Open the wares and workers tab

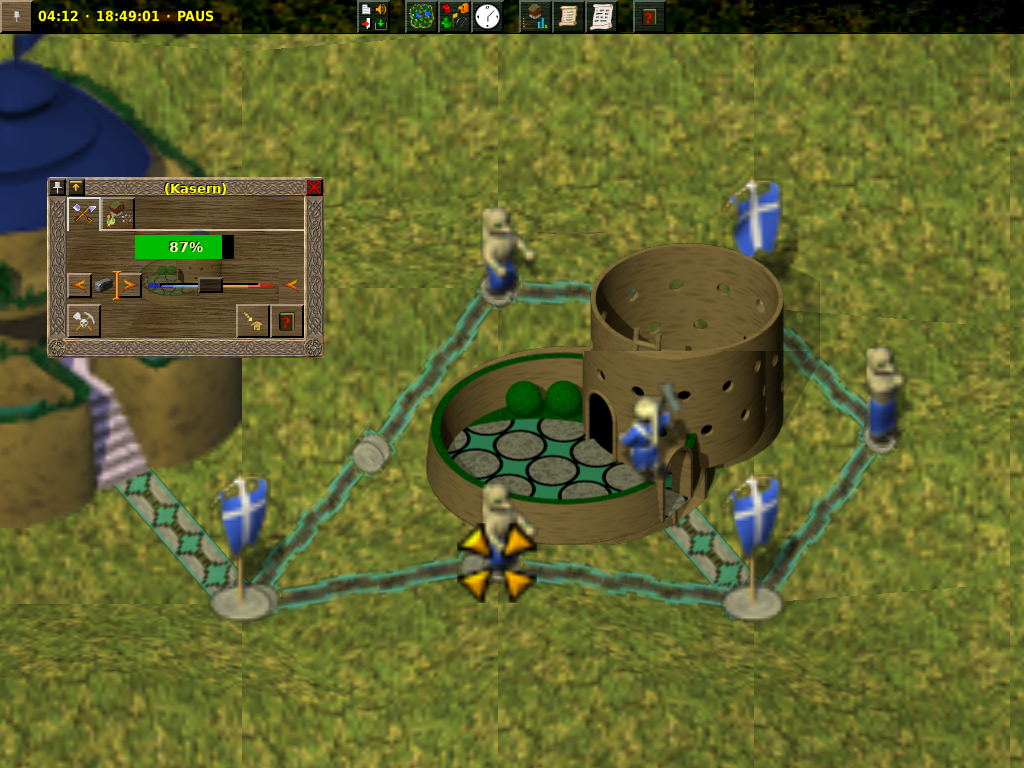(119, 213)
